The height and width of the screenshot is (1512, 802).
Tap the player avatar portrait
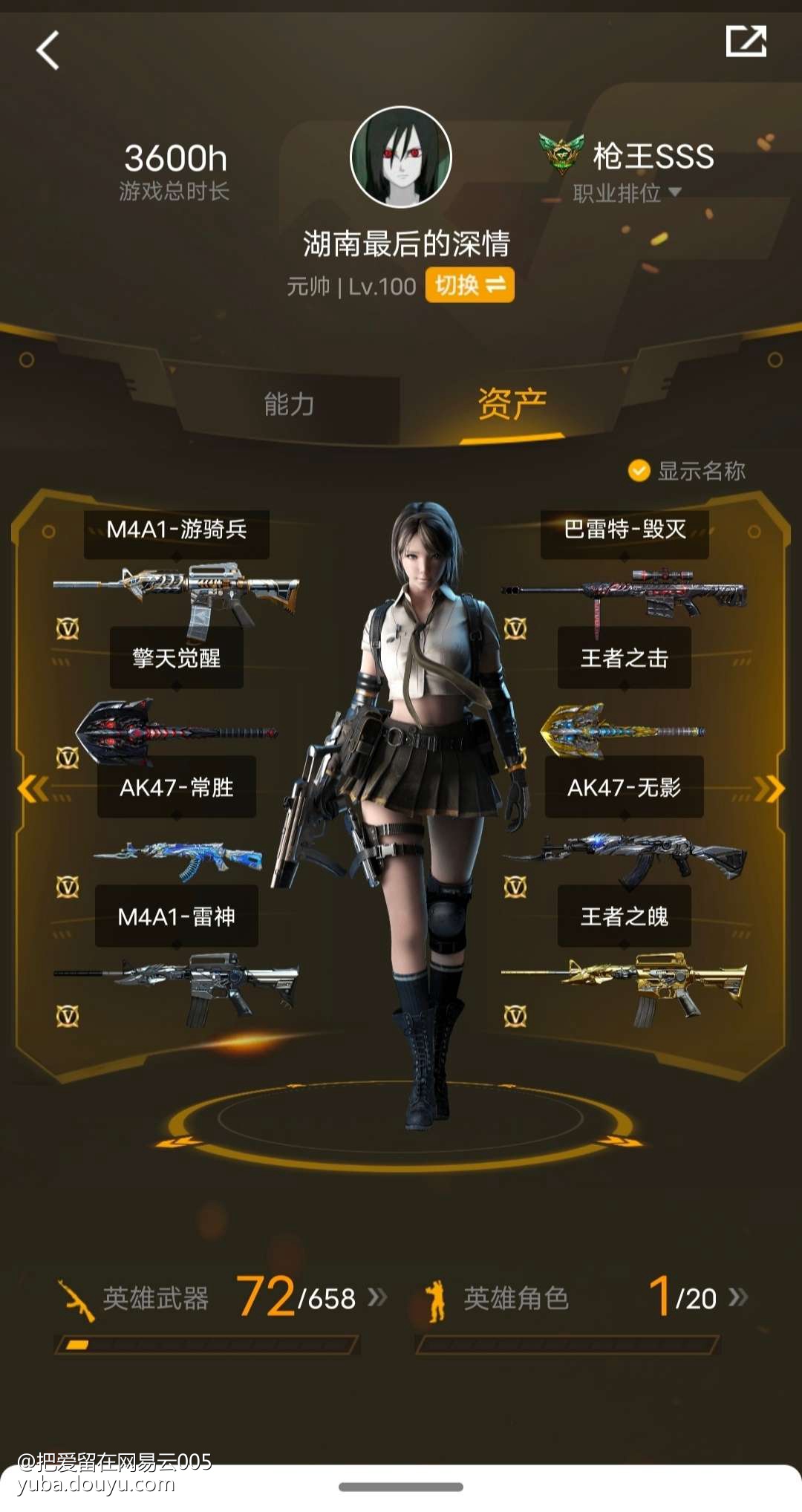(x=401, y=157)
